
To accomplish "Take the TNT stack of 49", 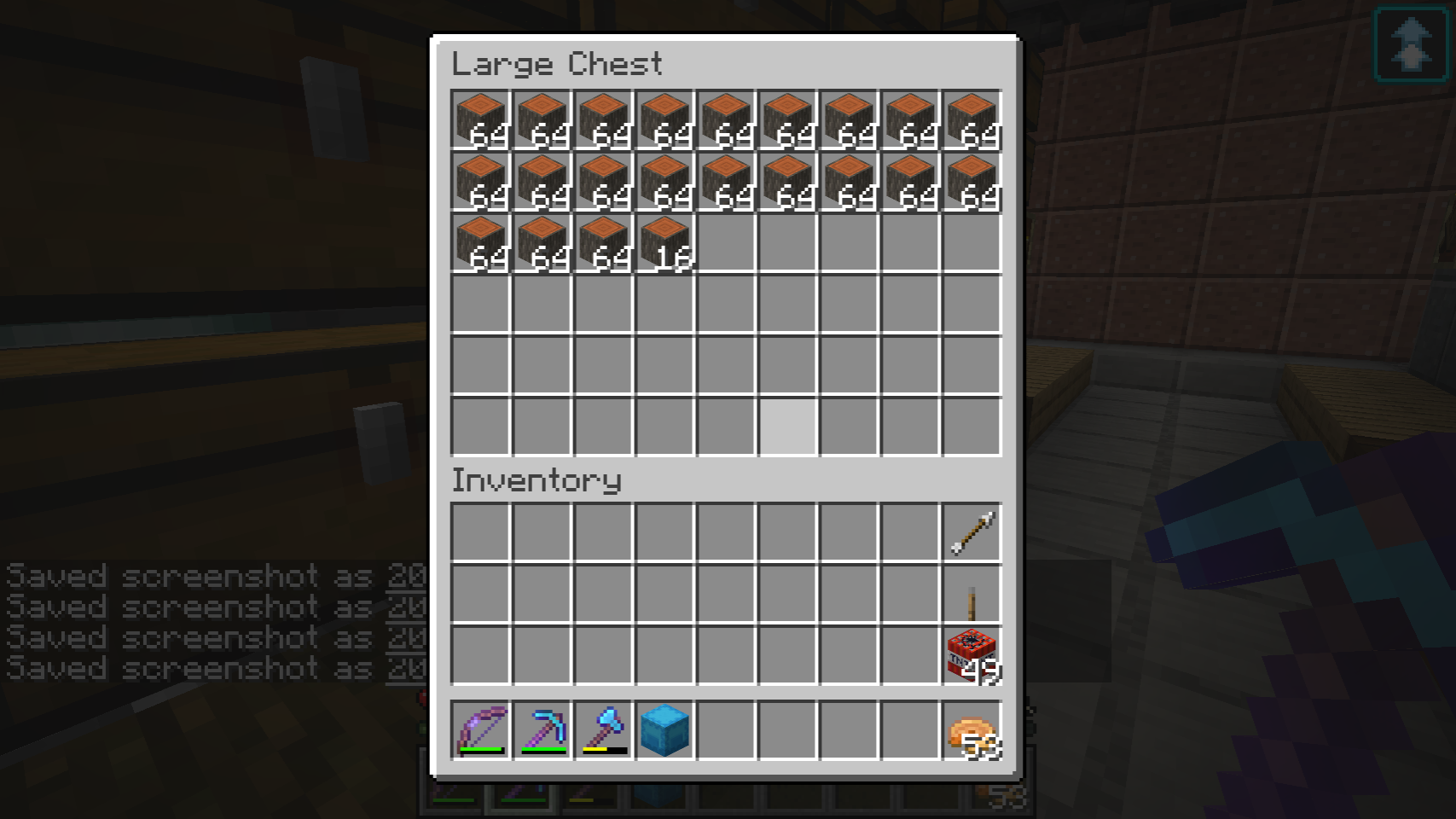I will click(972, 656).
